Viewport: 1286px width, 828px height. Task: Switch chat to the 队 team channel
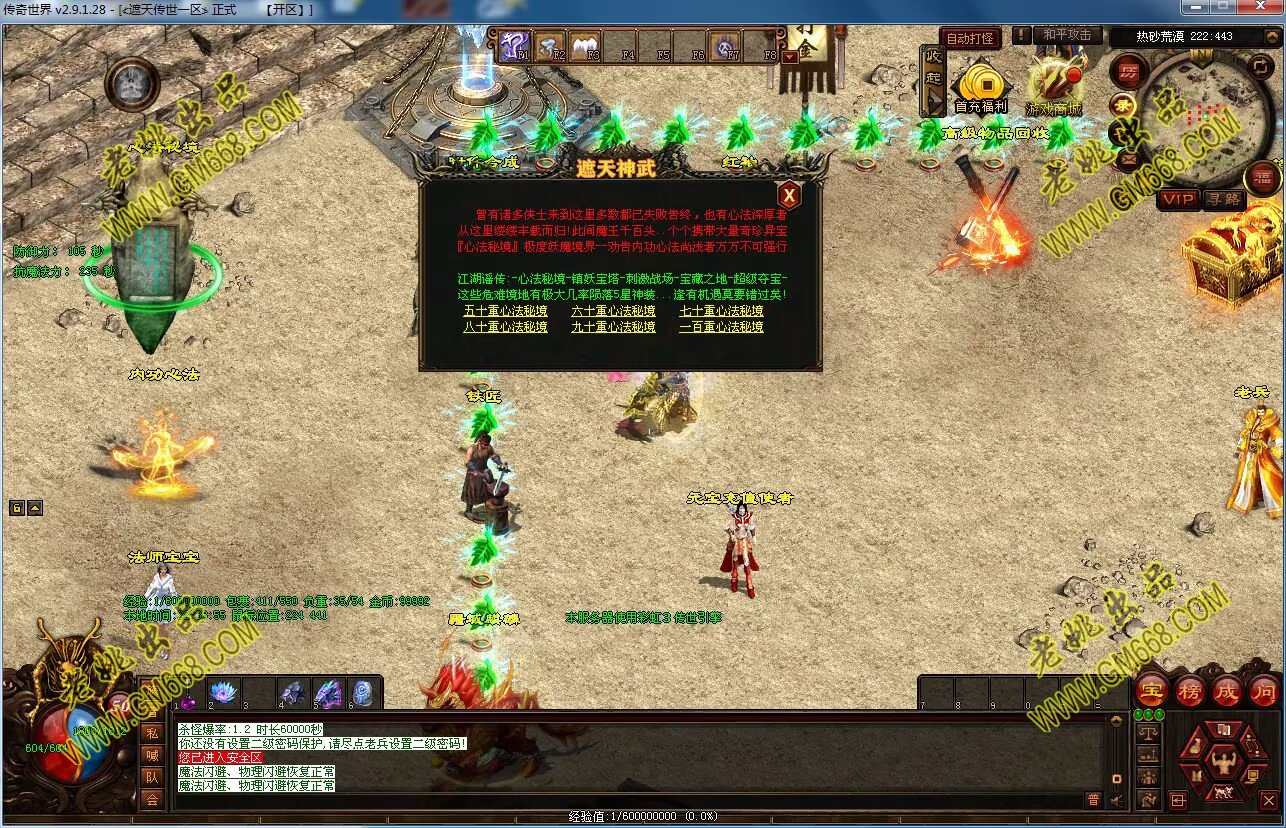click(151, 776)
